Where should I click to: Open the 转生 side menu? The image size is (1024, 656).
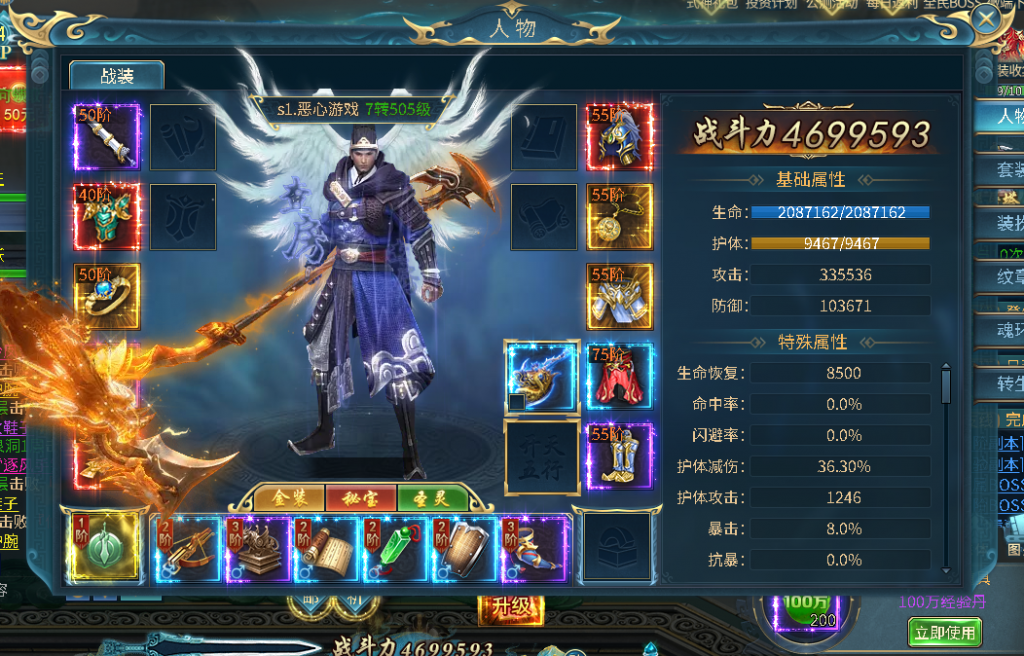pos(1008,384)
